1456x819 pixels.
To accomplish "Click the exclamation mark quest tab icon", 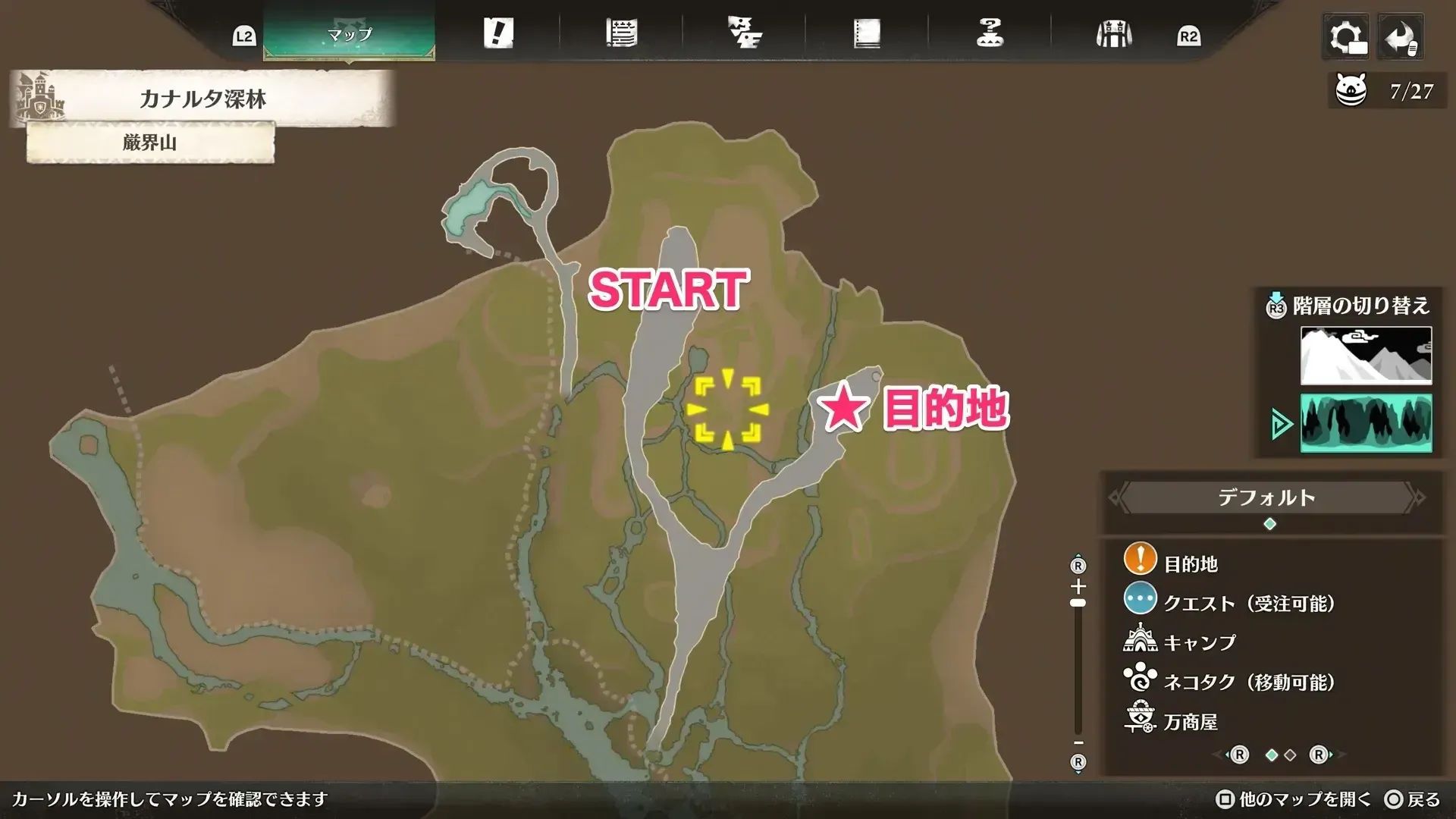I will tap(500, 33).
